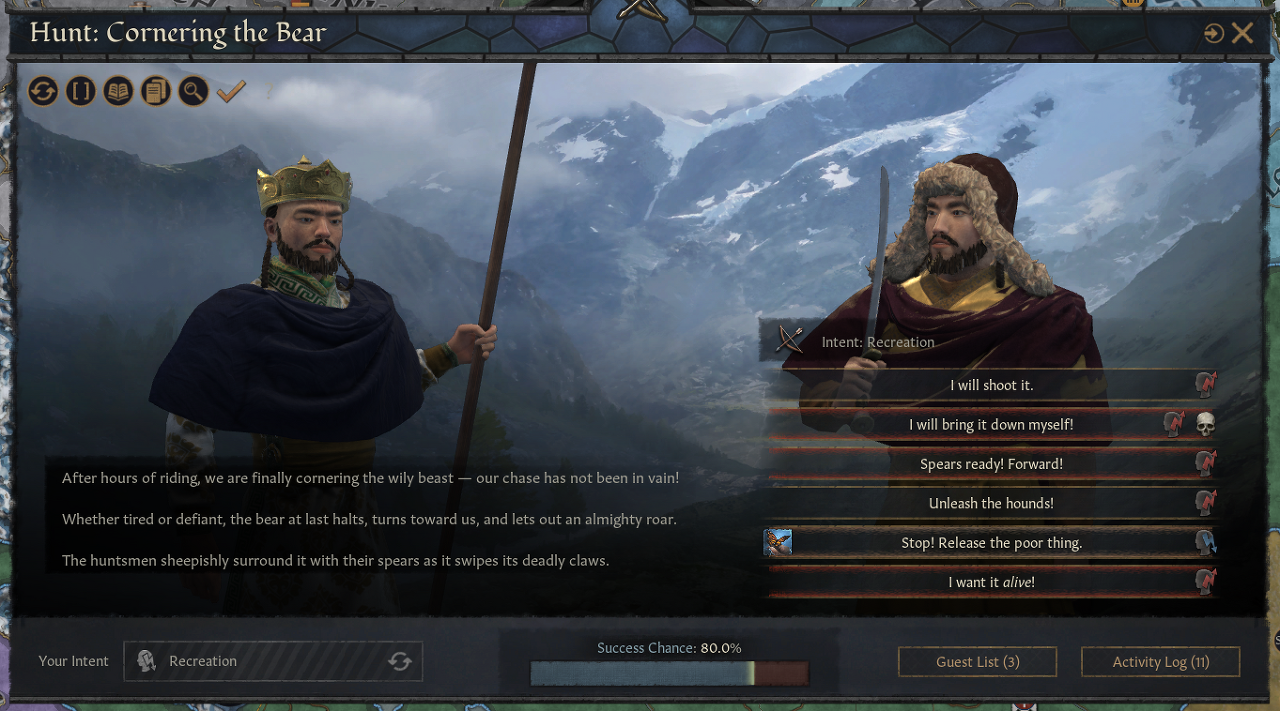Choose the "I will shoot it." option
The height and width of the screenshot is (711, 1280).
(990, 385)
